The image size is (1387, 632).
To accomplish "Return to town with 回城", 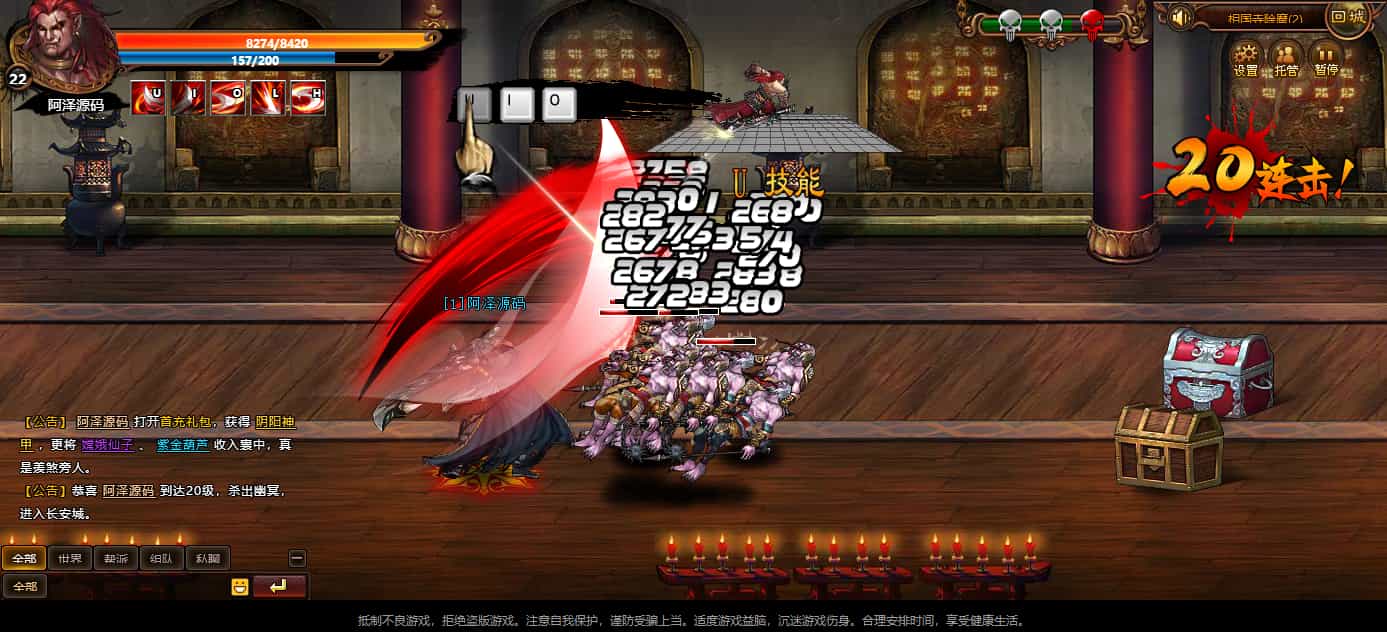I will tap(1348, 17).
